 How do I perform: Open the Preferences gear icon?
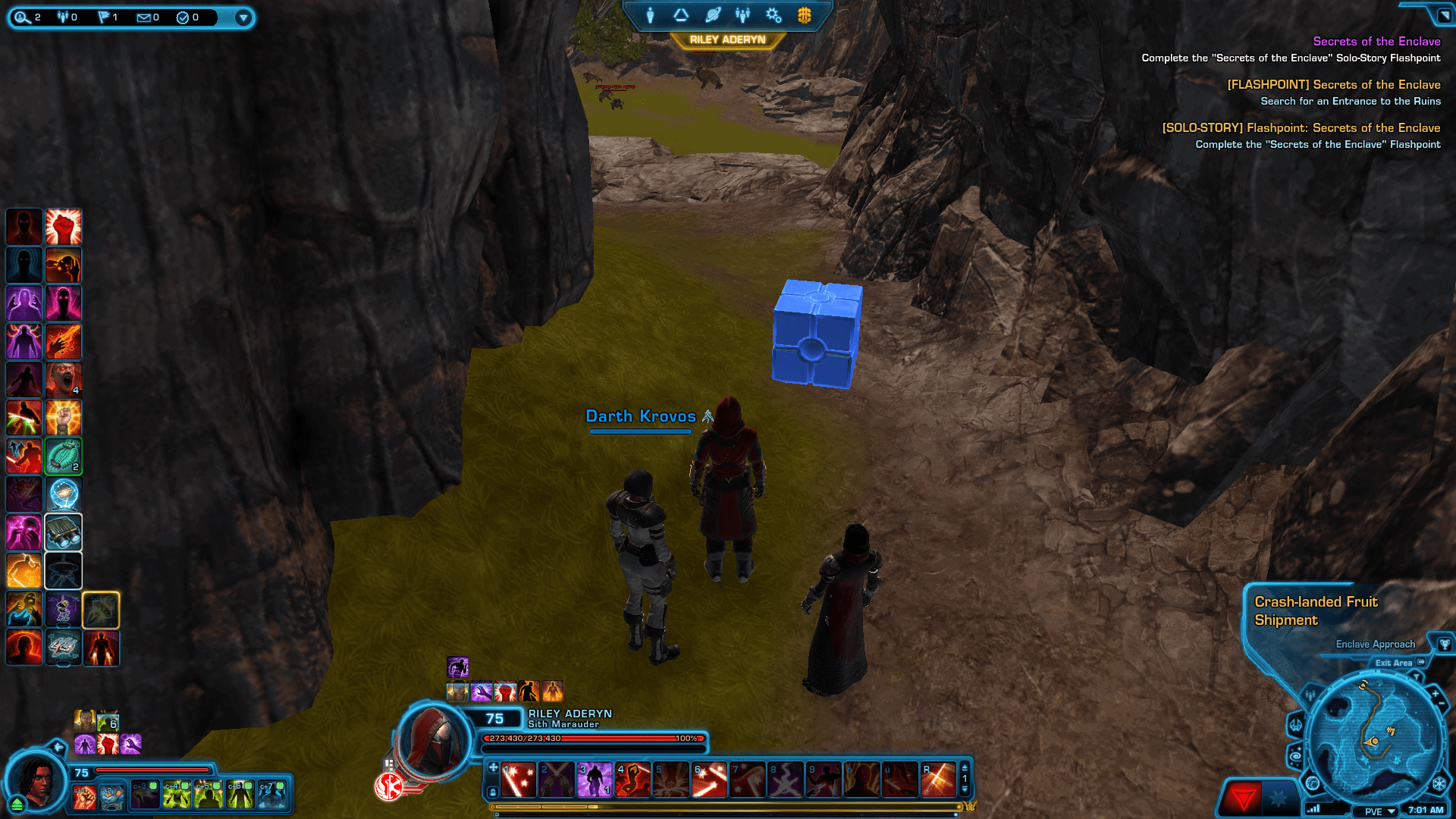(773, 15)
